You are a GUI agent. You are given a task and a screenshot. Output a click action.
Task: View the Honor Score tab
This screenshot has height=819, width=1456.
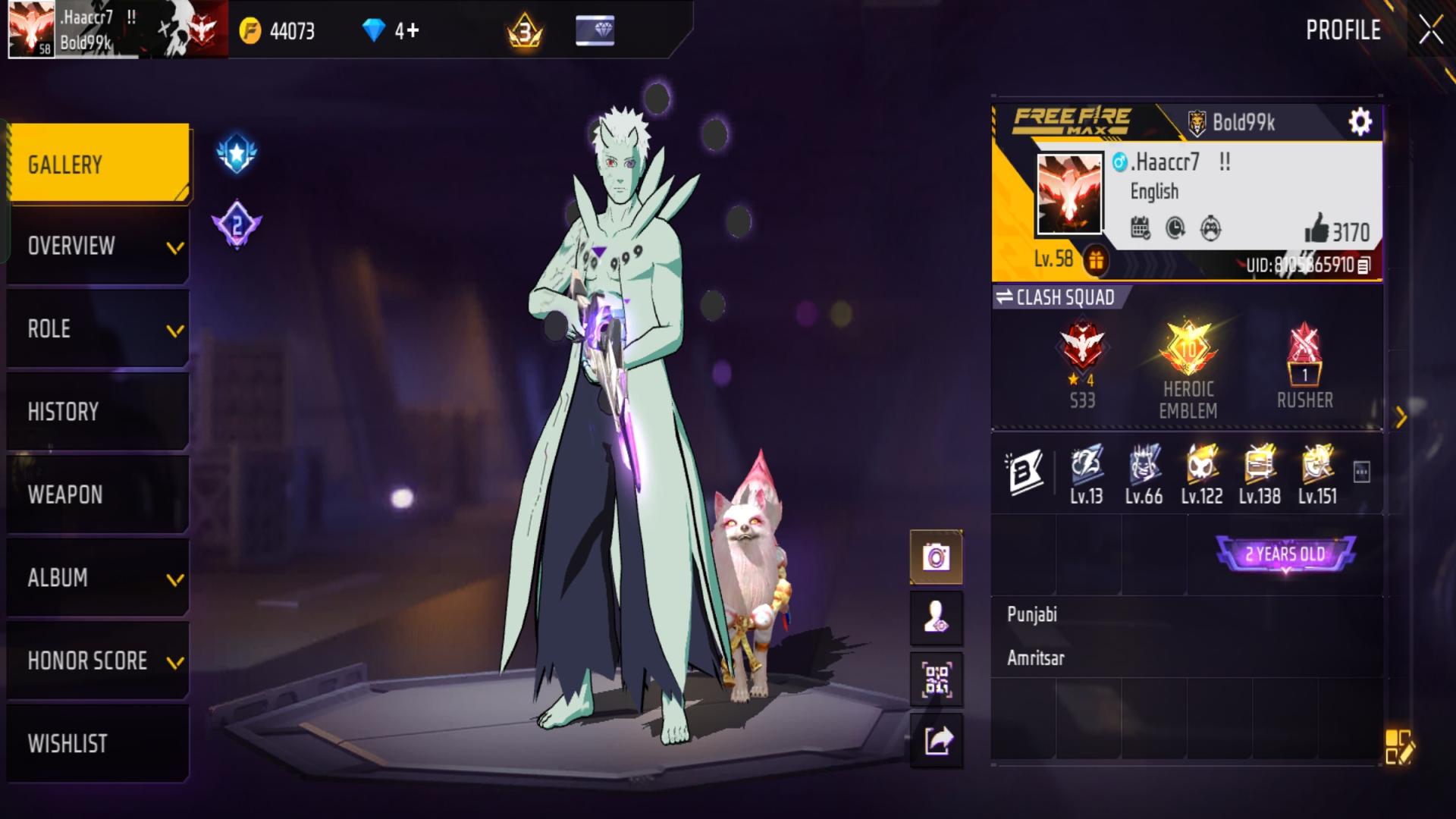click(x=99, y=661)
